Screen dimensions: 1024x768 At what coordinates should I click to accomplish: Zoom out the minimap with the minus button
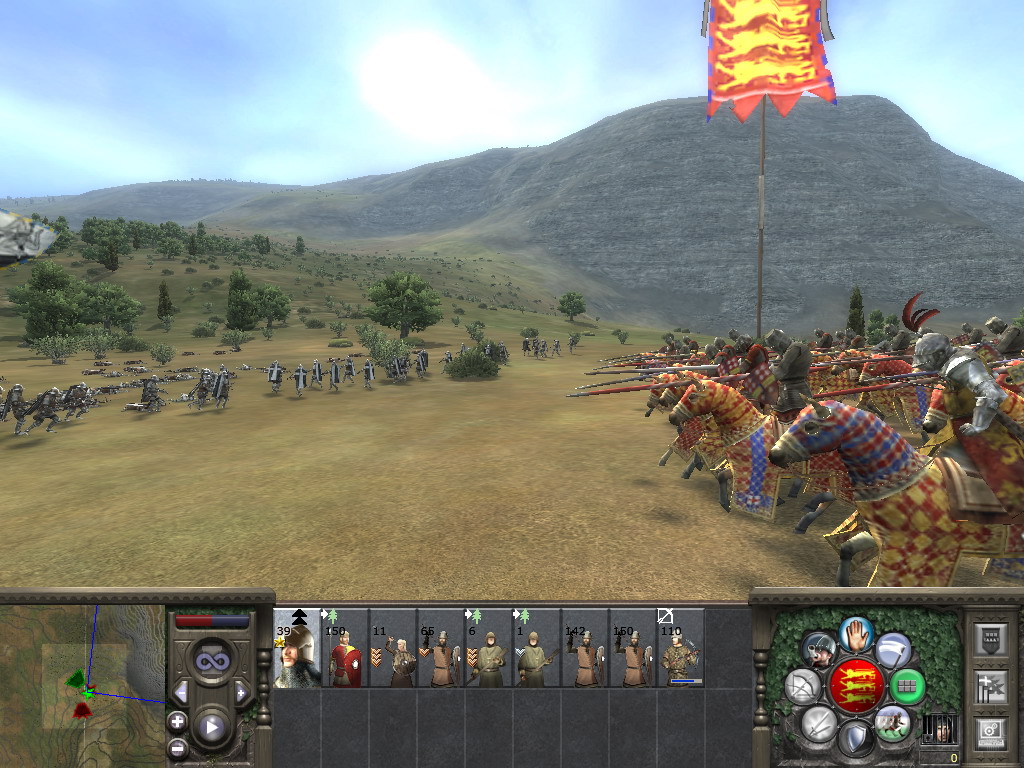point(177,747)
